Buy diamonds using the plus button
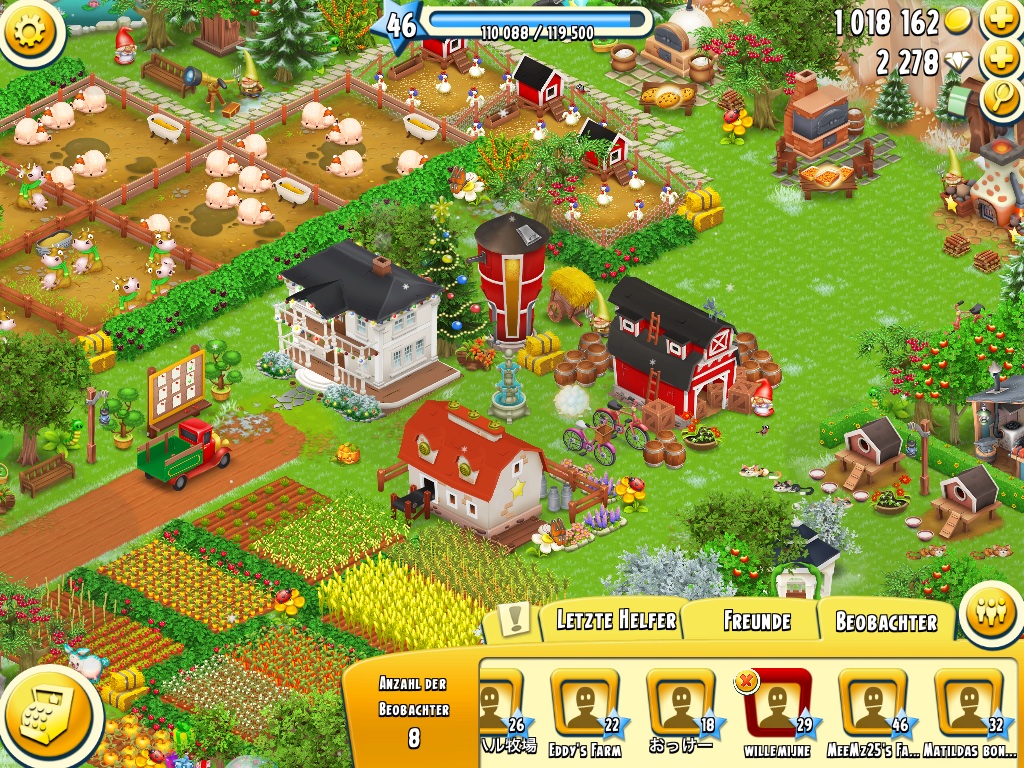Viewport: 1024px width, 768px height. pos(1000,59)
